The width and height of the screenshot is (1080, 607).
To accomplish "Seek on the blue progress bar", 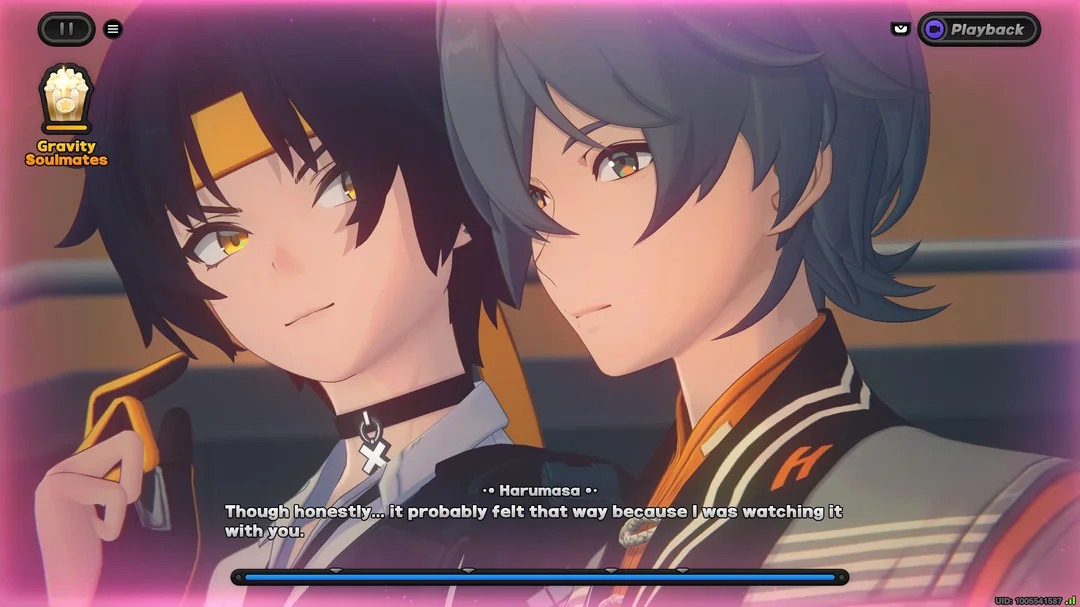I will click(540, 577).
